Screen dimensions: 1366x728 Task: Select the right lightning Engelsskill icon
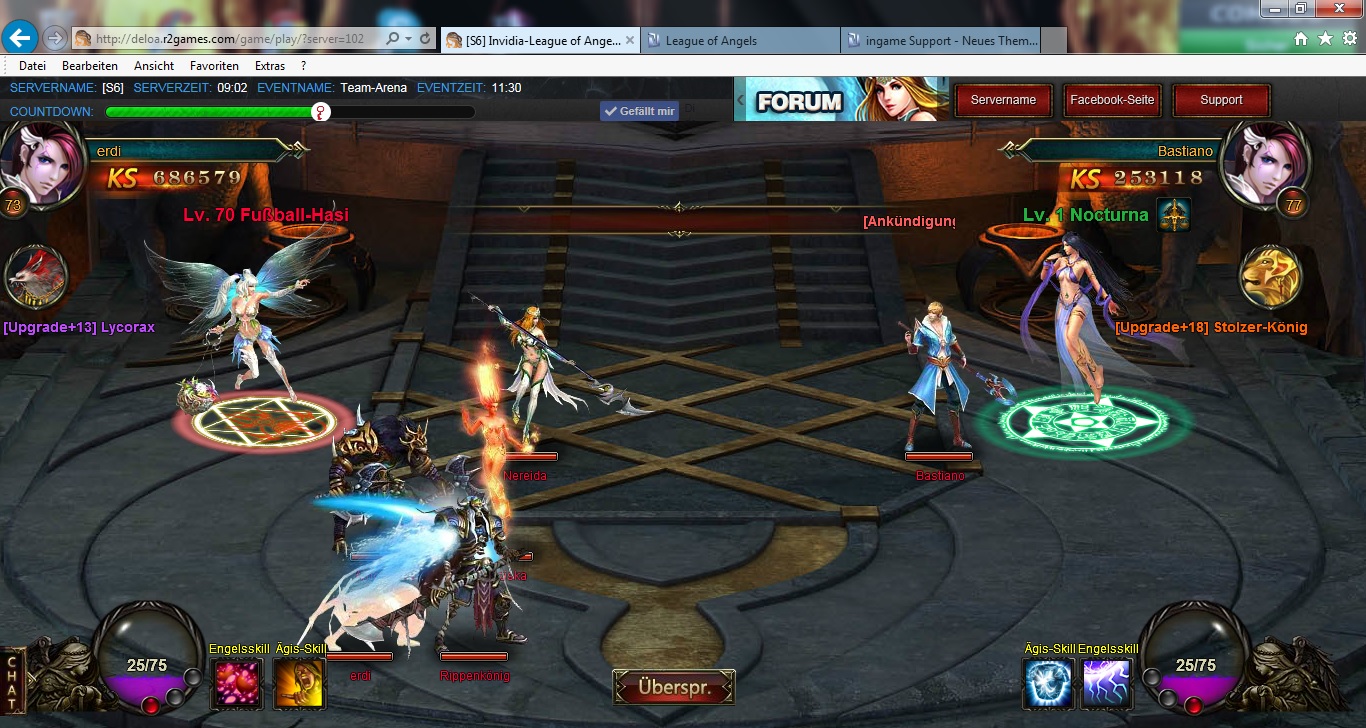coord(1107,684)
